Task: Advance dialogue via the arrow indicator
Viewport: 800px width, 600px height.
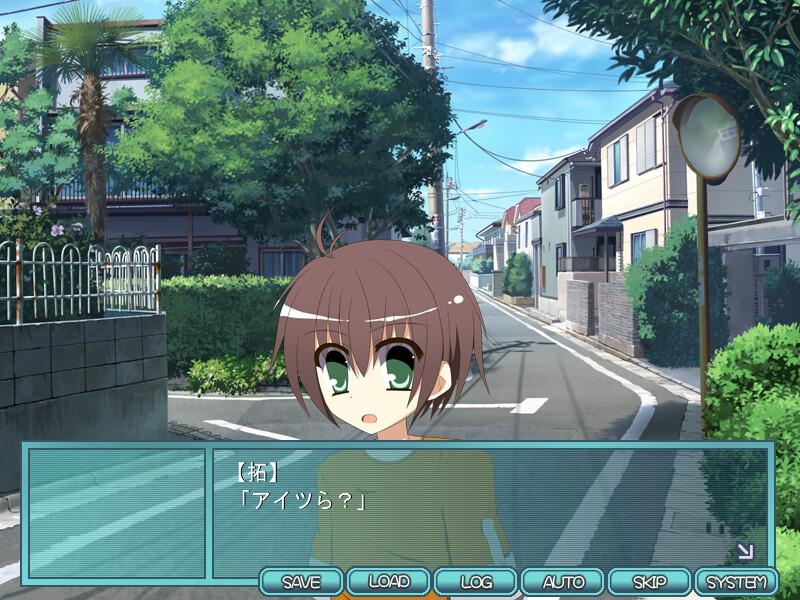Action: click(x=744, y=551)
